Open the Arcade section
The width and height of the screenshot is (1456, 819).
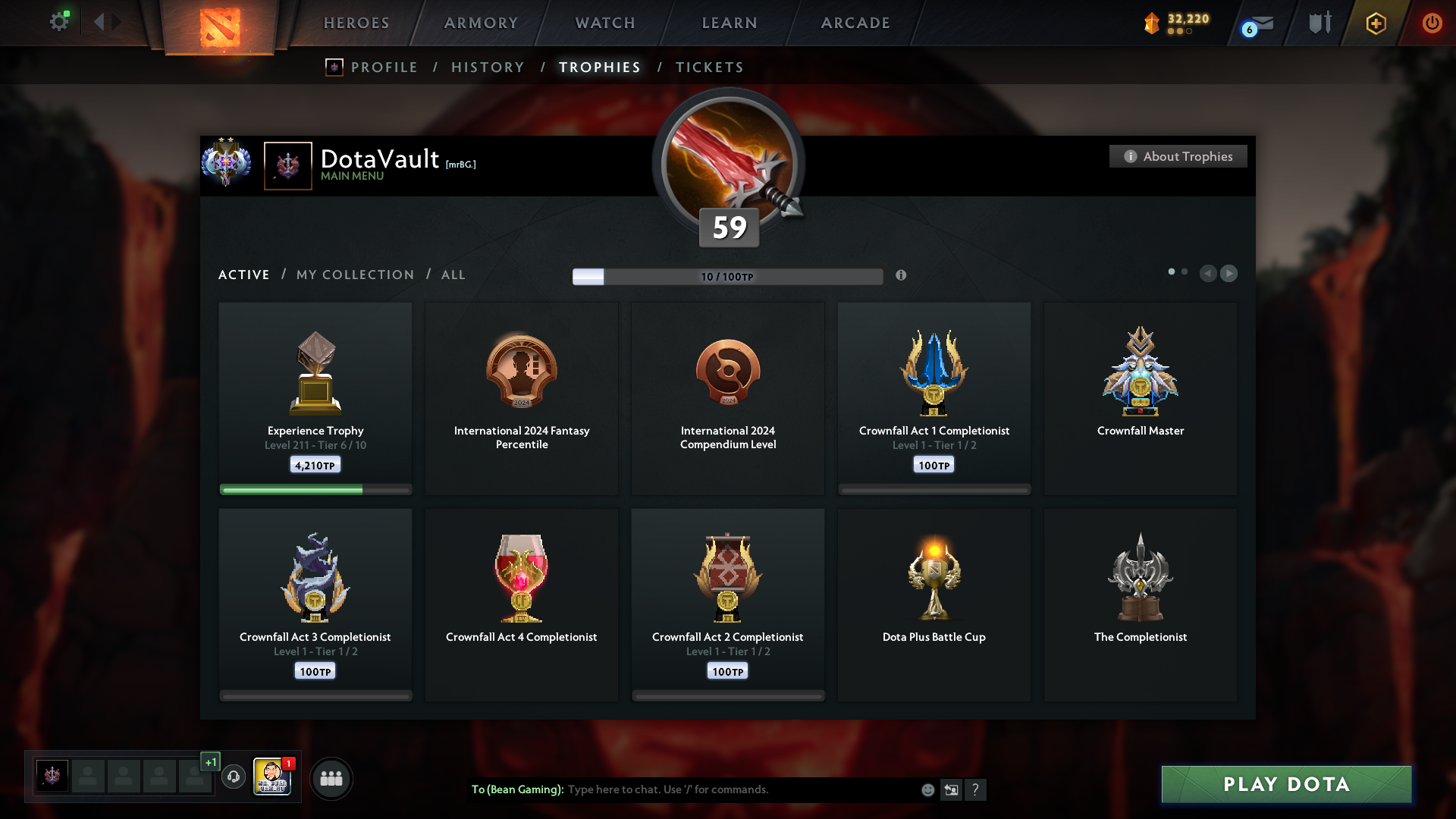[x=855, y=23]
